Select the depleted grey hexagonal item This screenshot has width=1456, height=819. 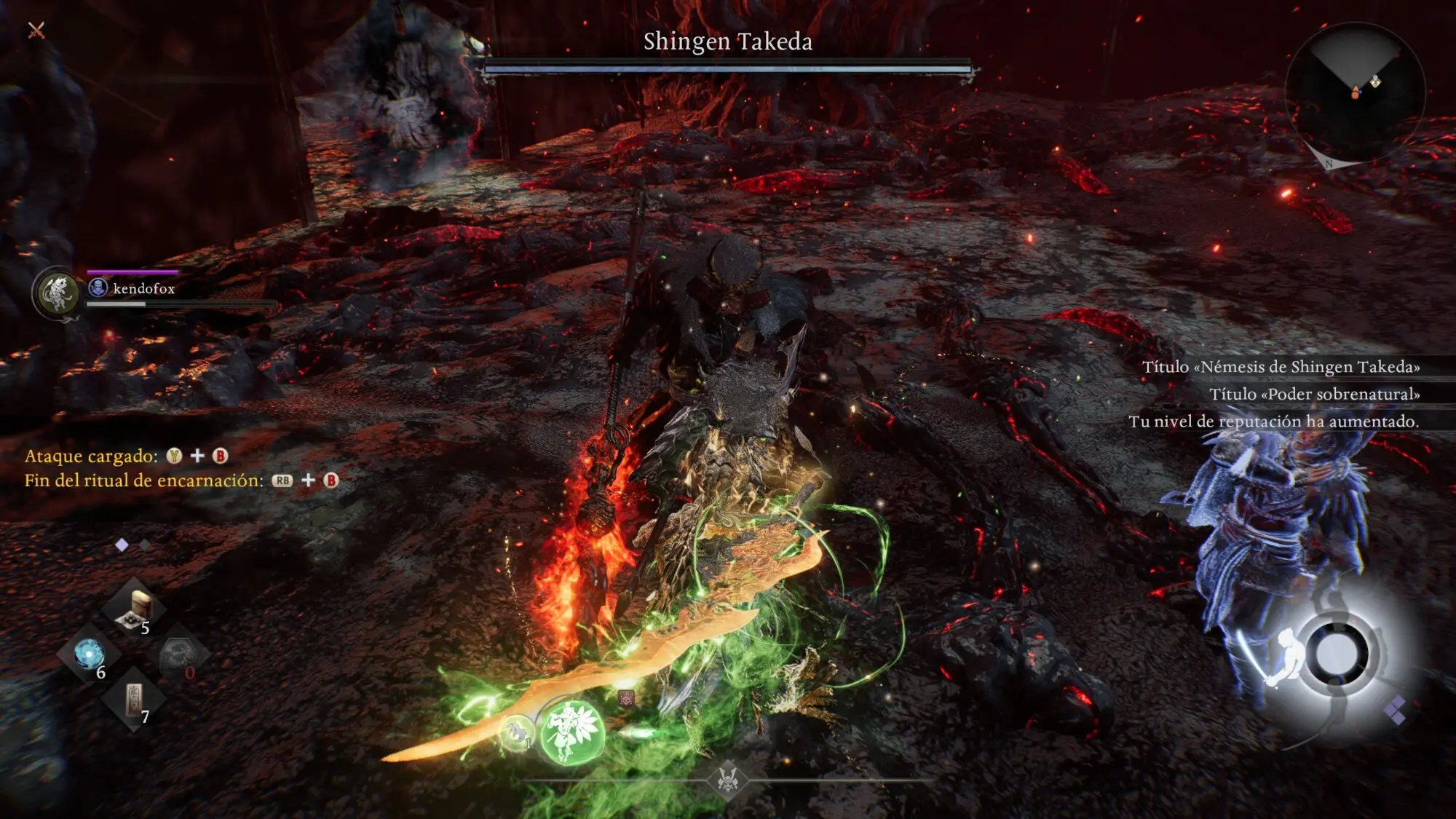click(x=178, y=655)
